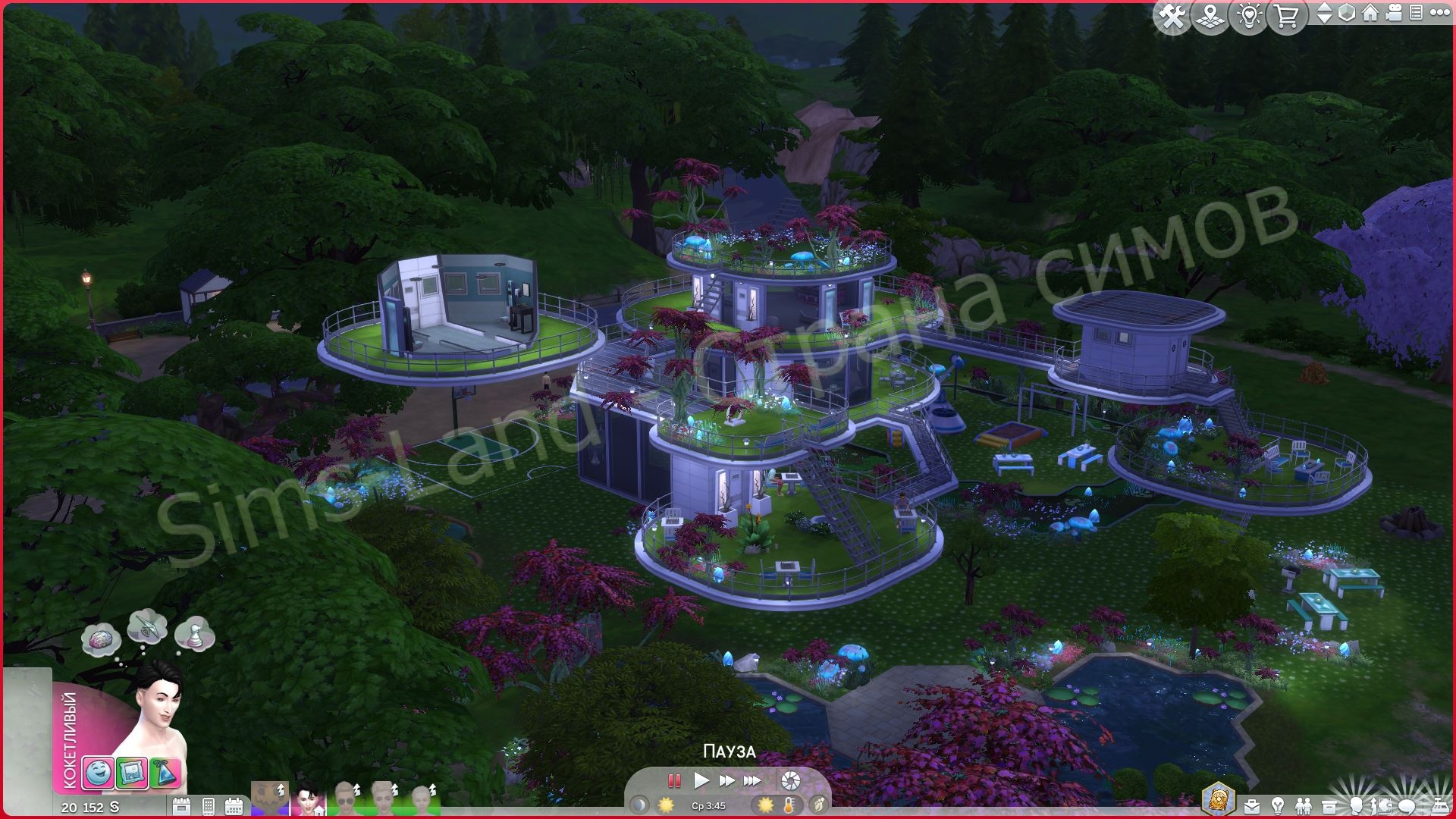This screenshot has height=819, width=1456.
Task: Click the thermometer weather indicator
Action: click(789, 805)
